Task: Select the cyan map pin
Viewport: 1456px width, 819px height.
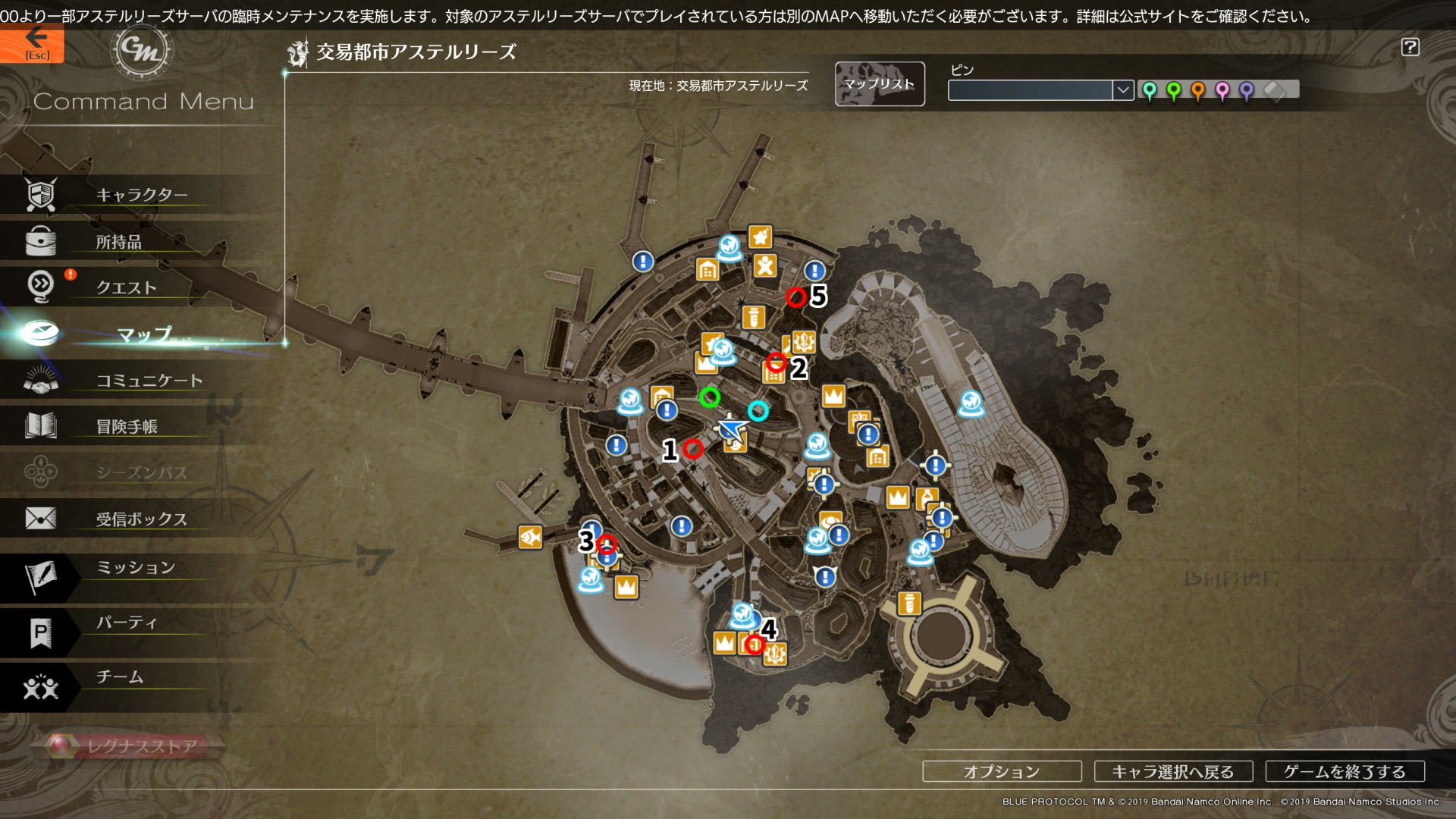Action: pos(1150,91)
